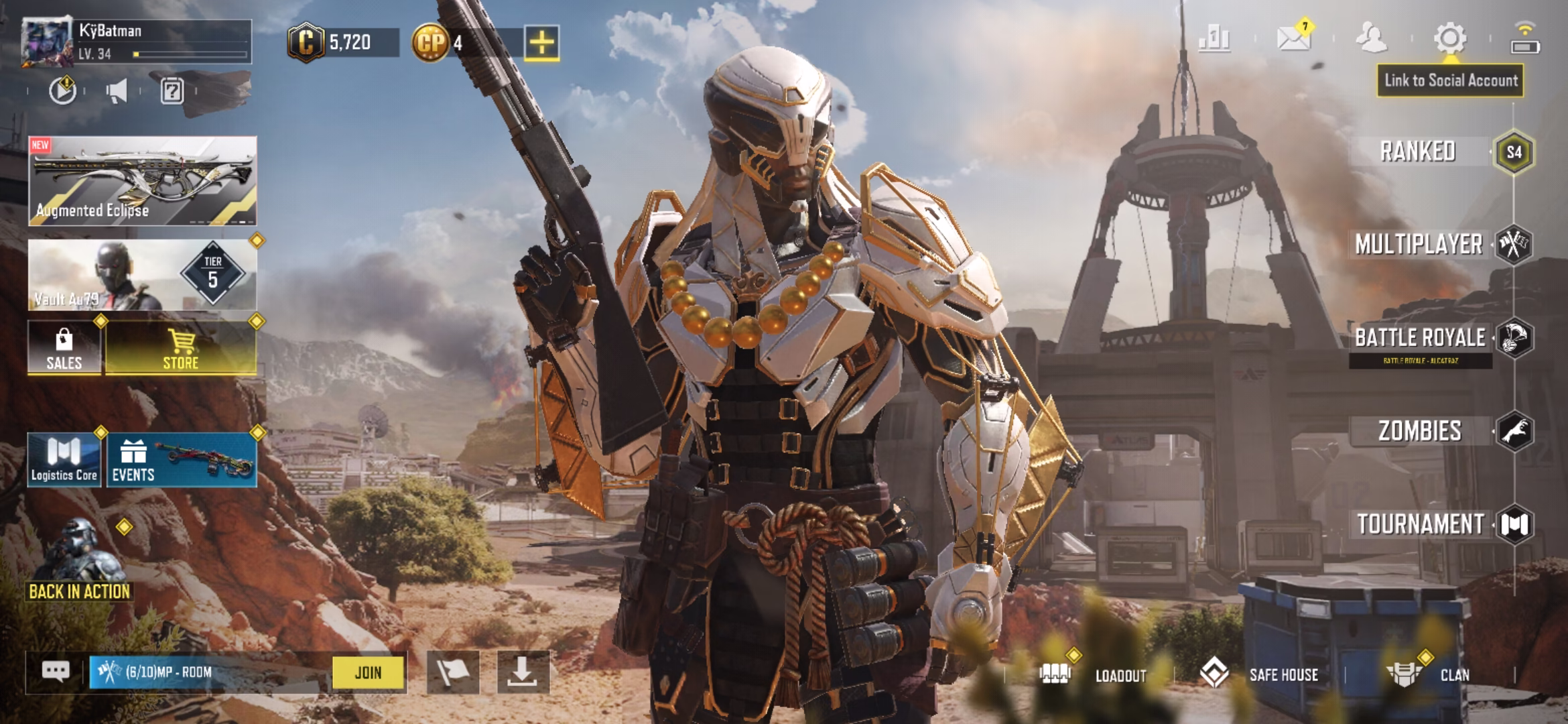The height and width of the screenshot is (724, 1568).
Task: View the leaderboard bar chart icon
Action: (1214, 39)
